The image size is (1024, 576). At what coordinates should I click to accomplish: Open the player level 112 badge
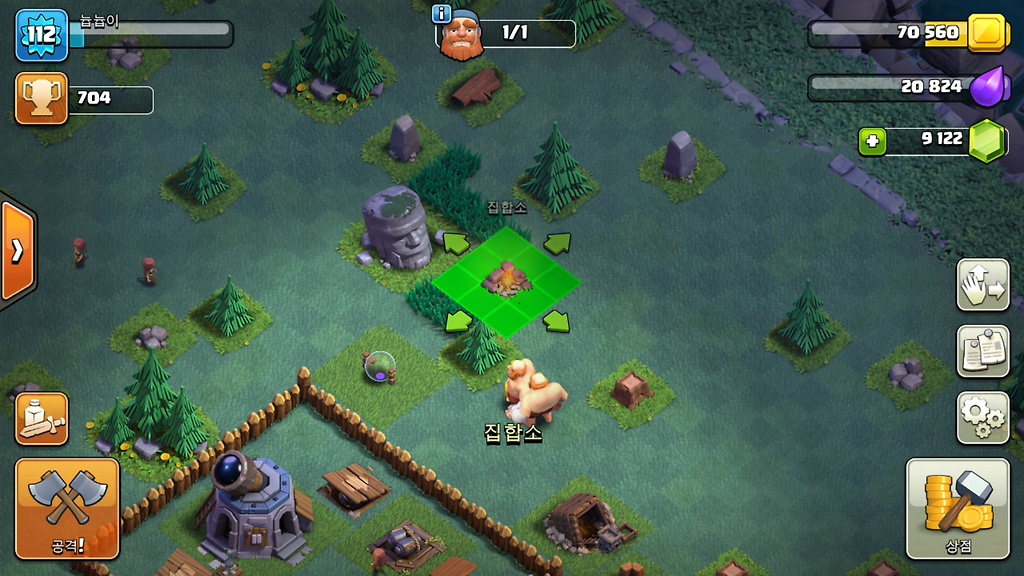(41, 35)
